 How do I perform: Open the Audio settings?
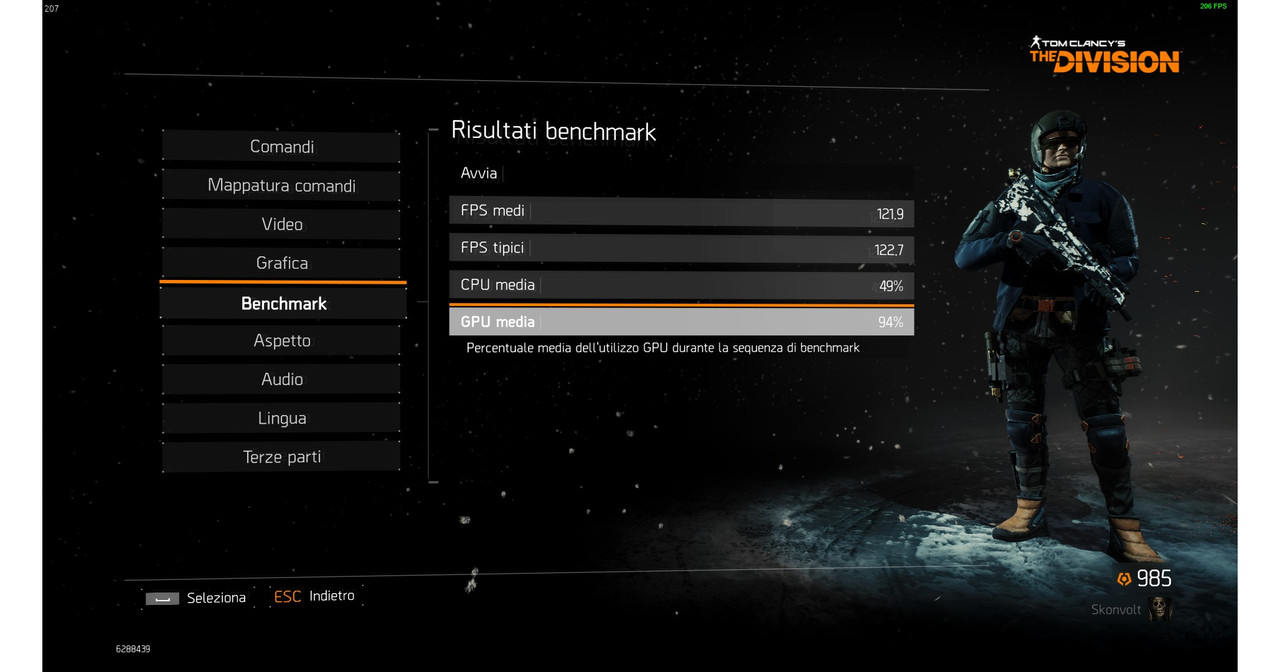(x=282, y=379)
